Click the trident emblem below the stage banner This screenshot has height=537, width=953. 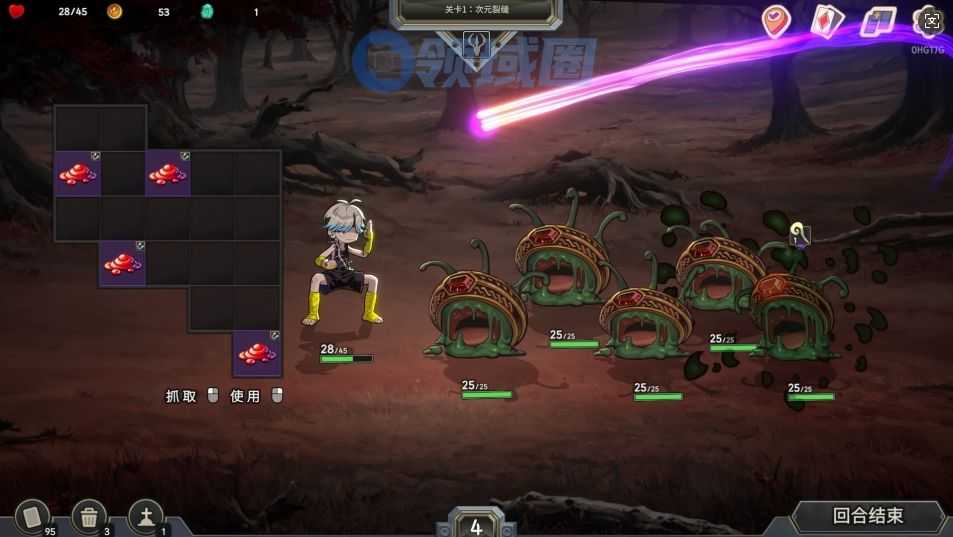point(476,45)
